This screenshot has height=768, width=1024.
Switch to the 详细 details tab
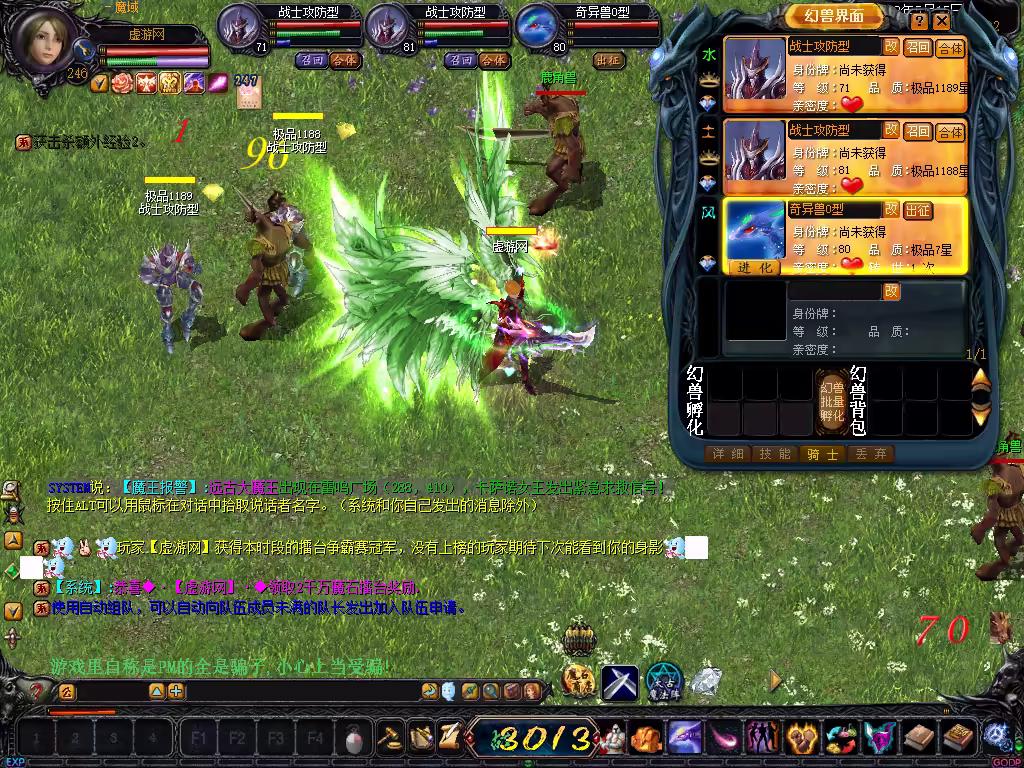(728, 454)
